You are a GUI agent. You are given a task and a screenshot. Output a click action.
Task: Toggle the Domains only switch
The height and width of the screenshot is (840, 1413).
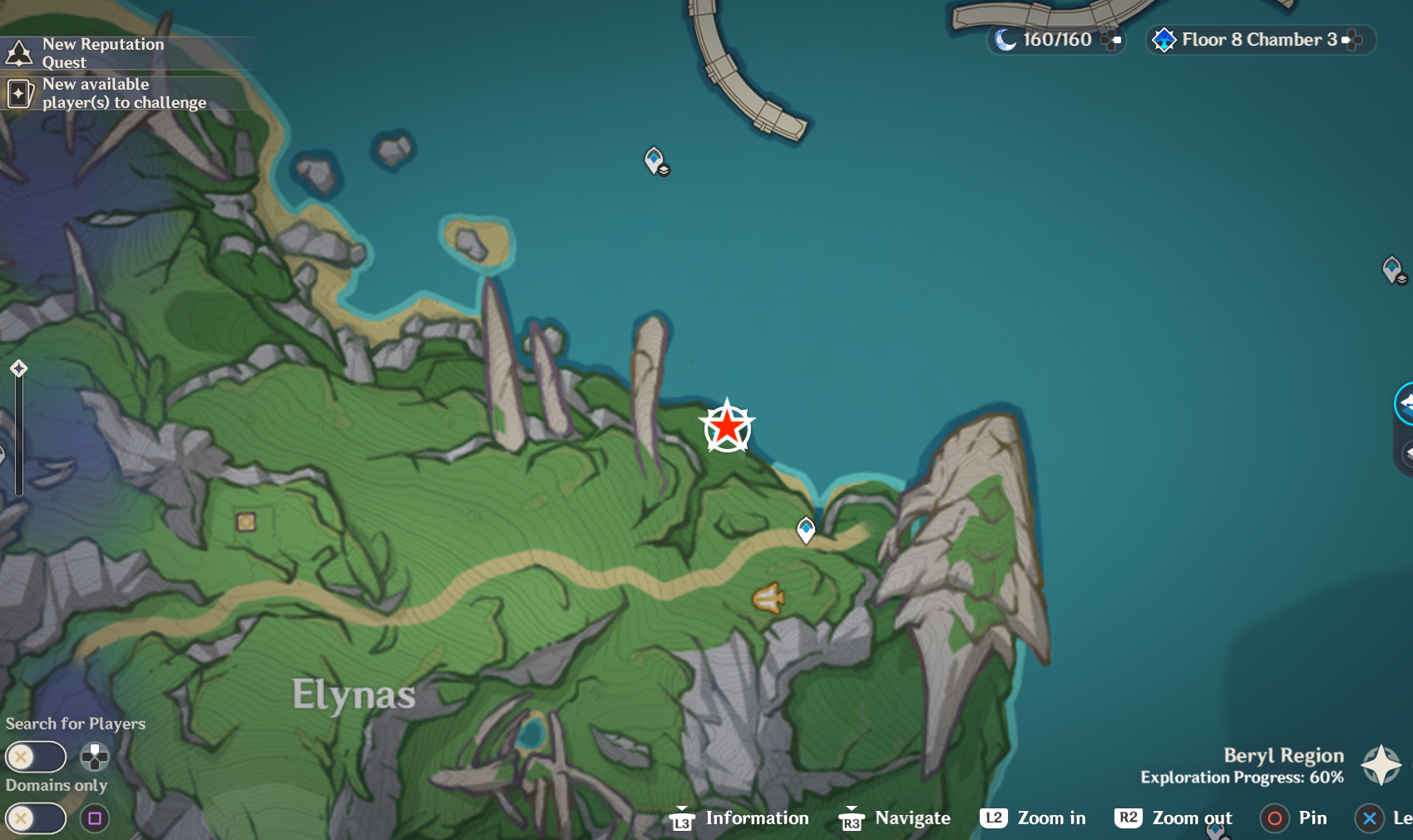tap(36, 818)
